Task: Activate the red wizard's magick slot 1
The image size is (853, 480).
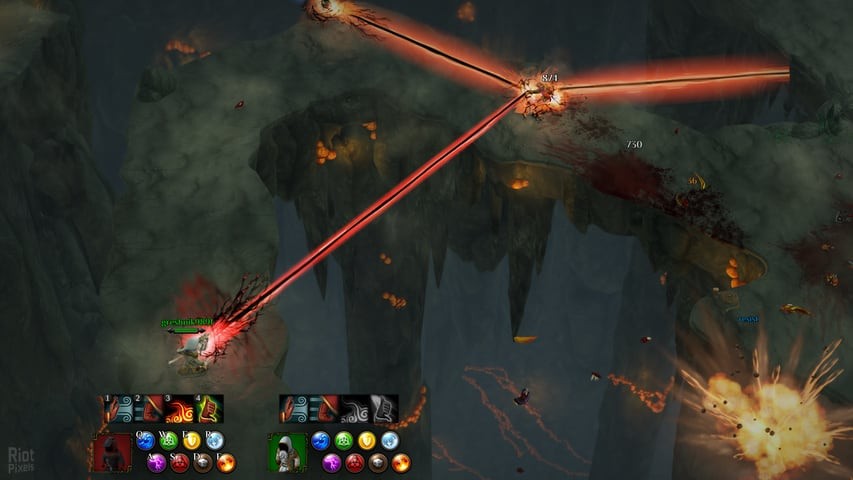Action: point(120,409)
